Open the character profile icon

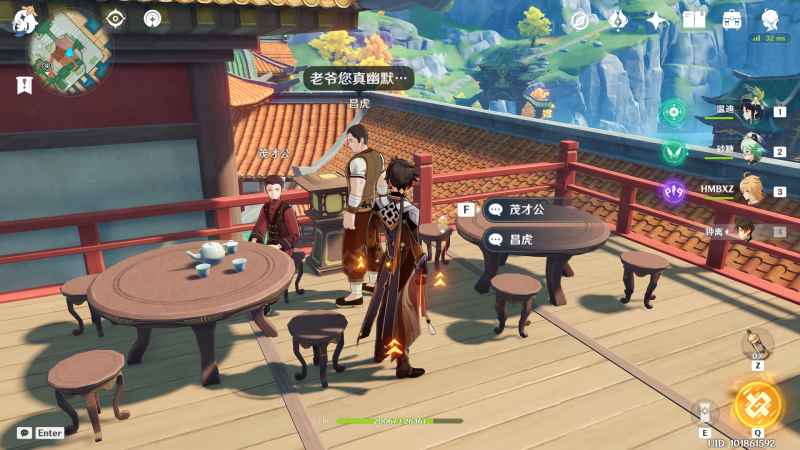tap(771, 20)
